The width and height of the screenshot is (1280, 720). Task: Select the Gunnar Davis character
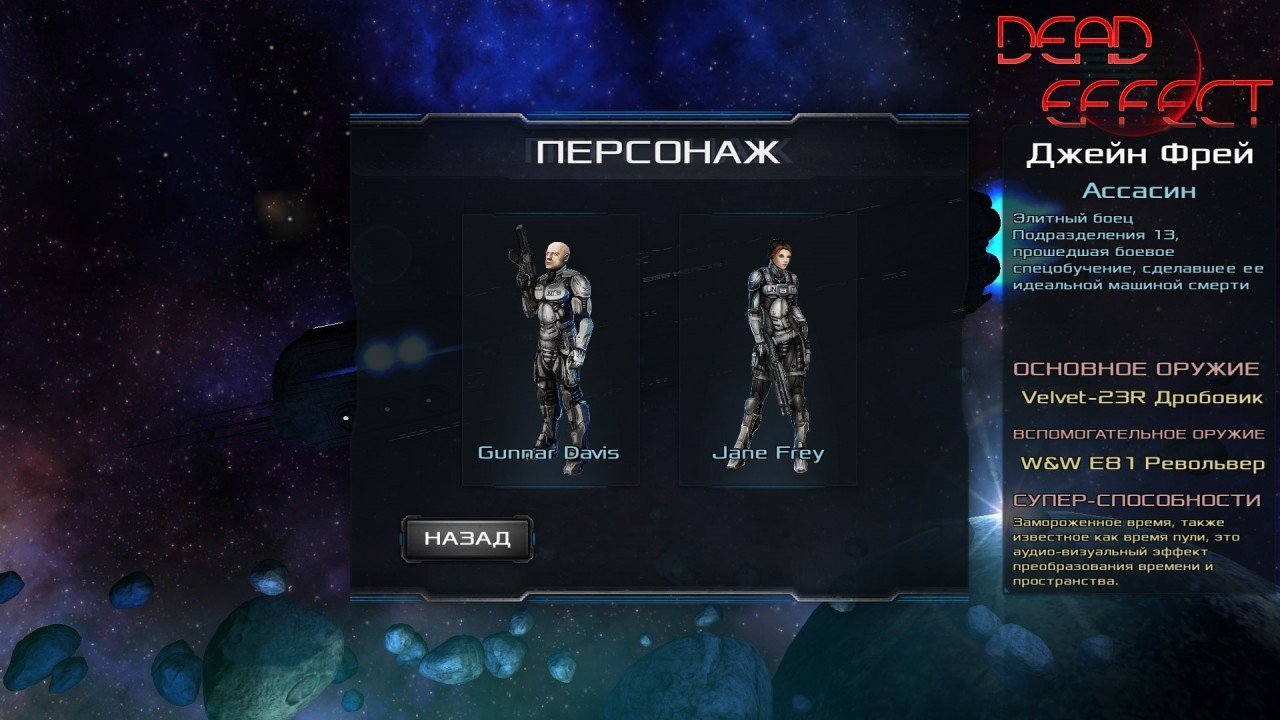pos(550,348)
